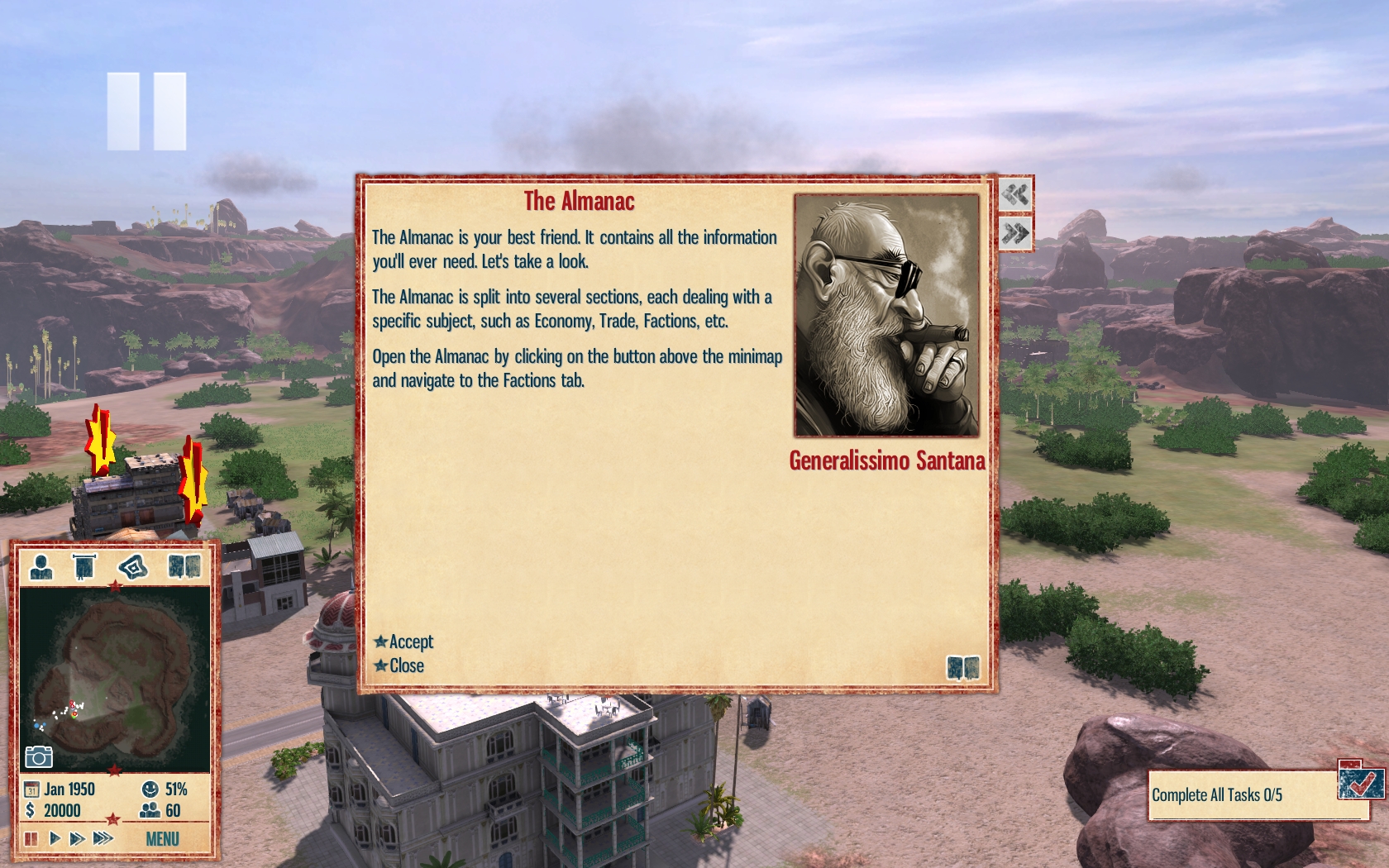
Task: Open the MENU
Action: coord(162,839)
